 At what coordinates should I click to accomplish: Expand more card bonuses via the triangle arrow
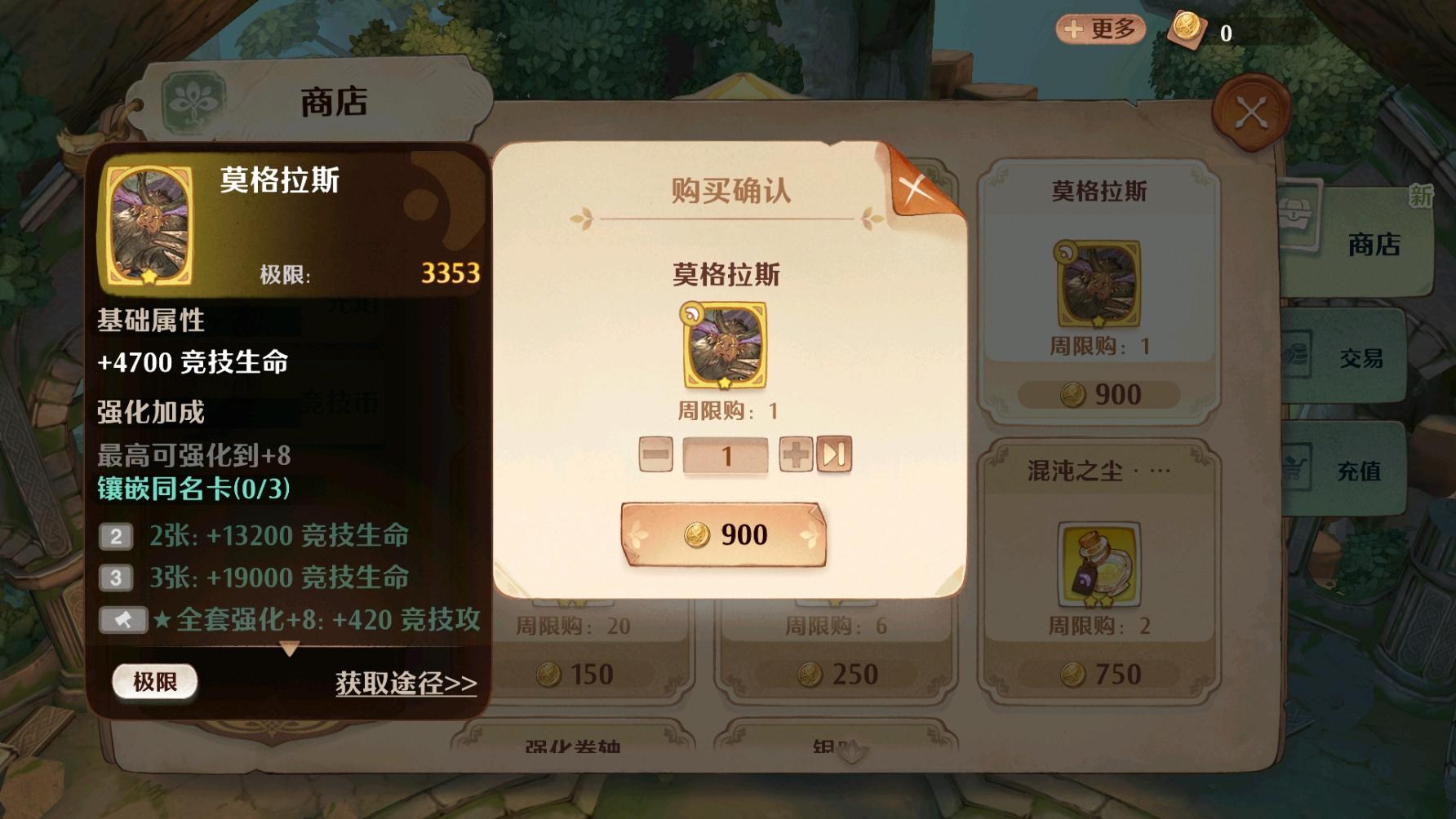tap(290, 649)
